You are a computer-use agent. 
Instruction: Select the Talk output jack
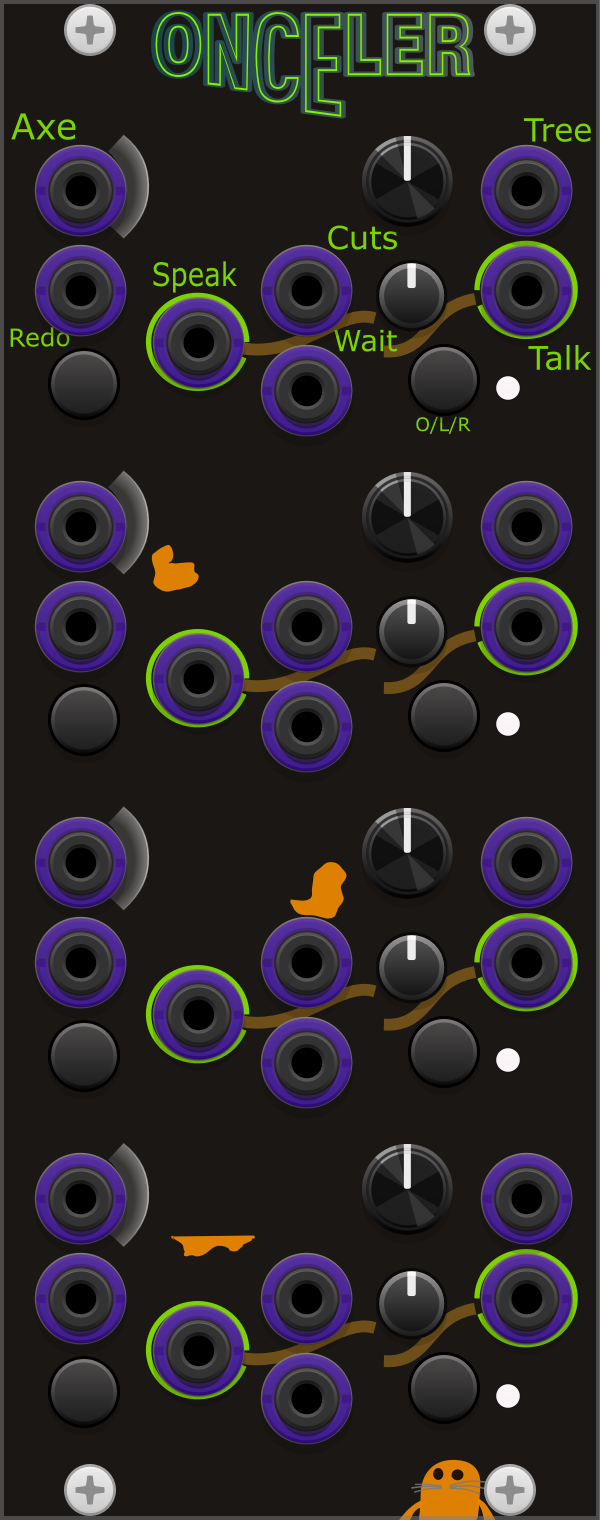point(526,289)
